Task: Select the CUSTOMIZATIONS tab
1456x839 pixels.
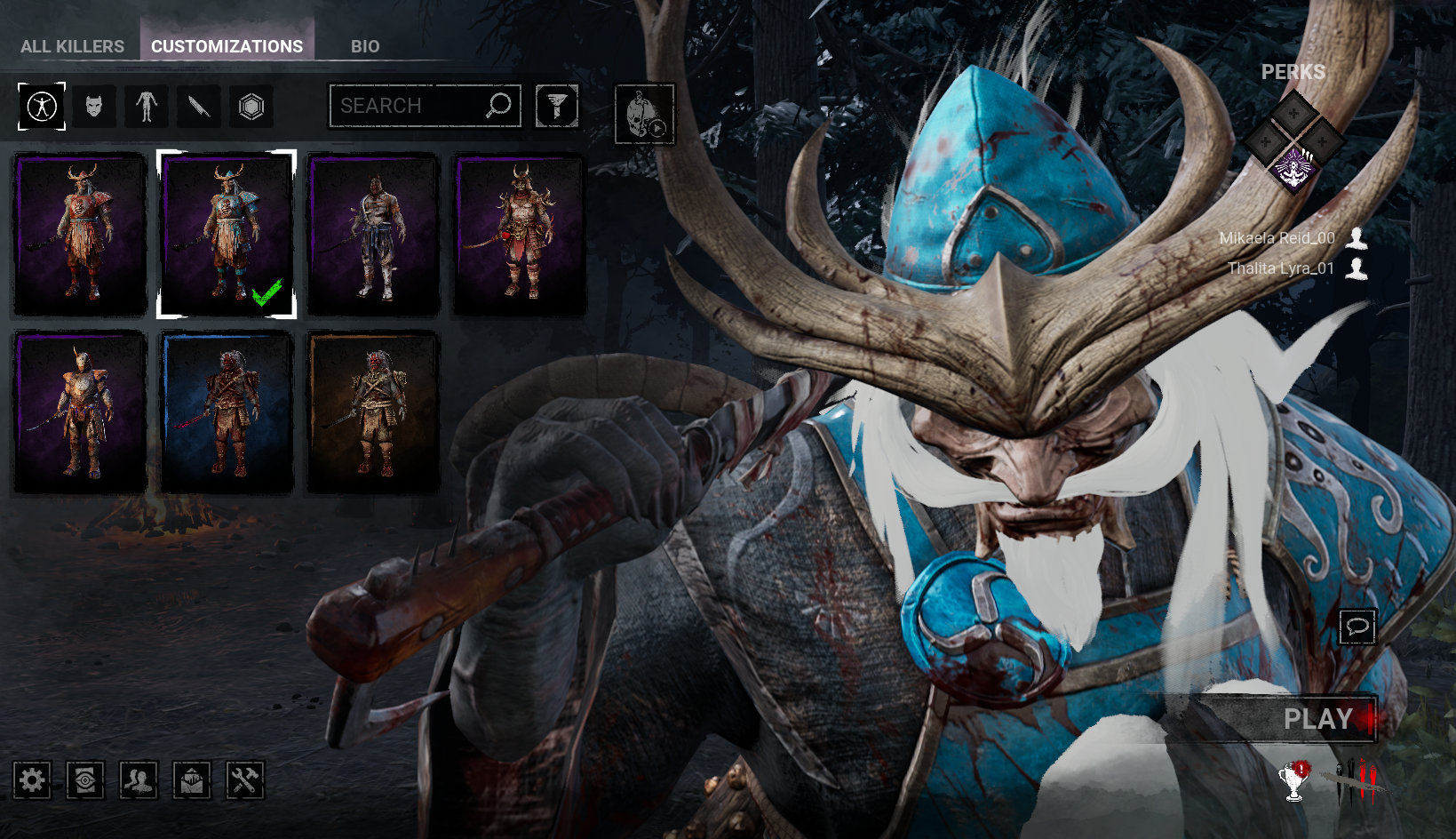Action: point(227,46)
